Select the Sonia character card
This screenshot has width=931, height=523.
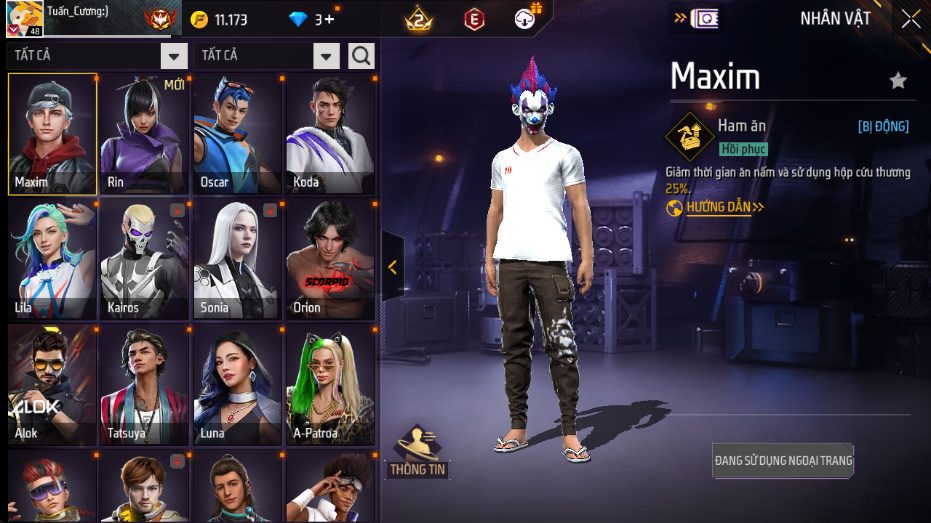click(237, 260)
